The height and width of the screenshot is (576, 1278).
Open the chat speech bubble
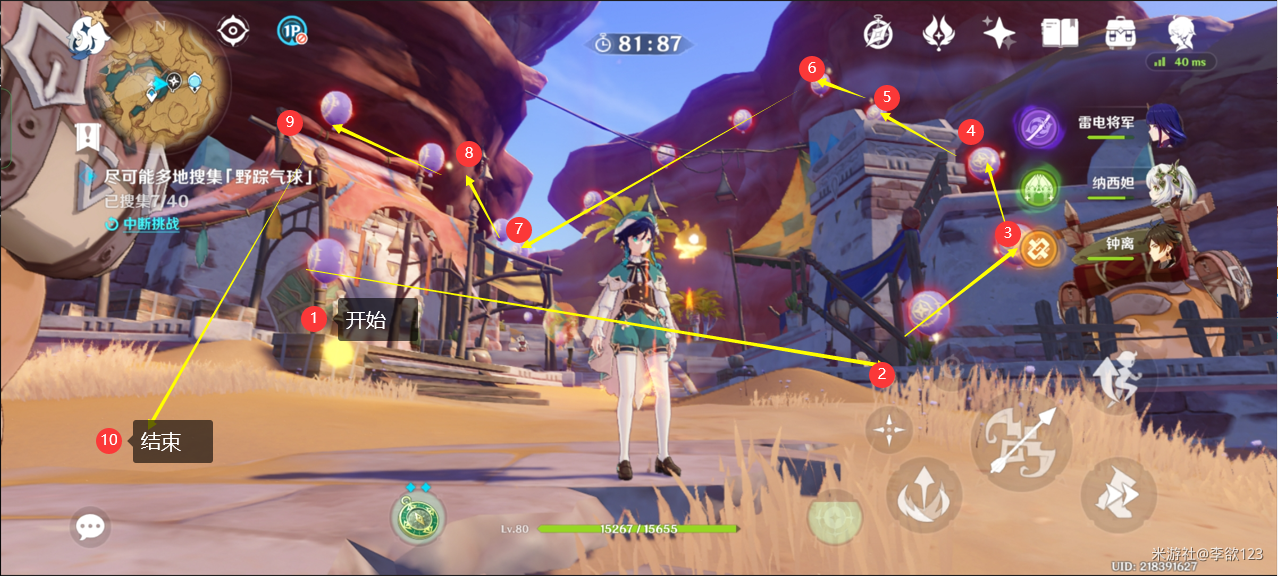91,526
